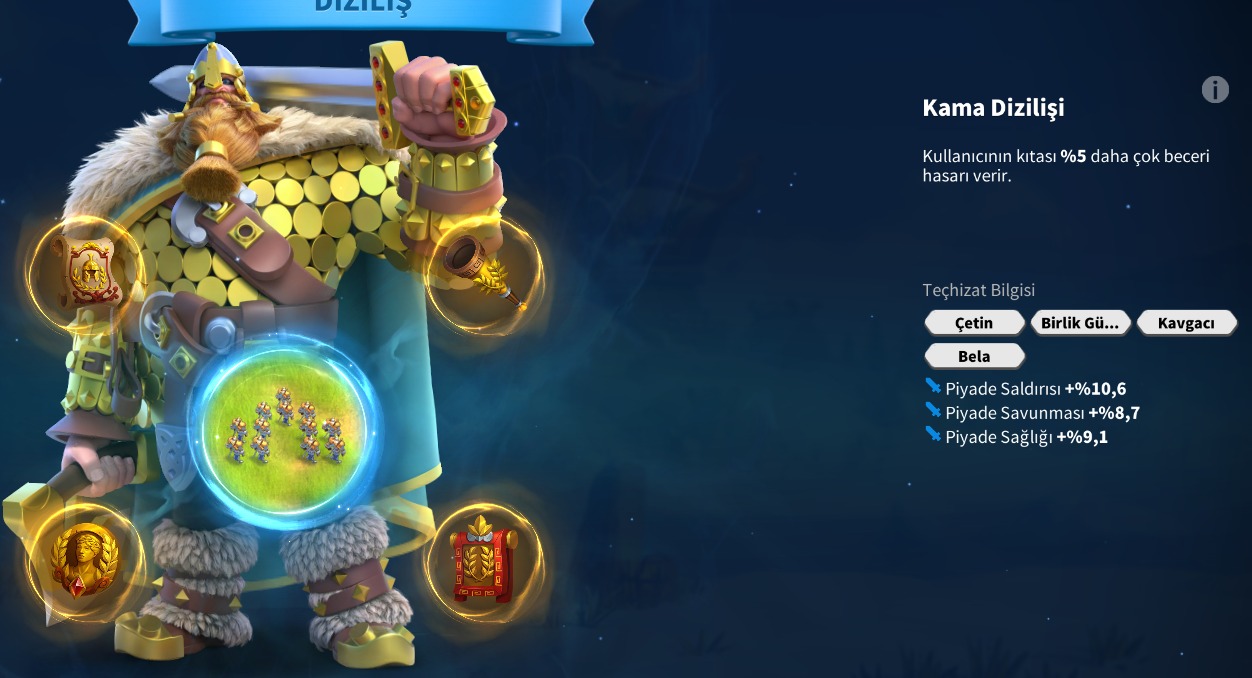Choose the Birlik Gü... equipment tag
The image size is (1252, 678).
click(1079, 323)
